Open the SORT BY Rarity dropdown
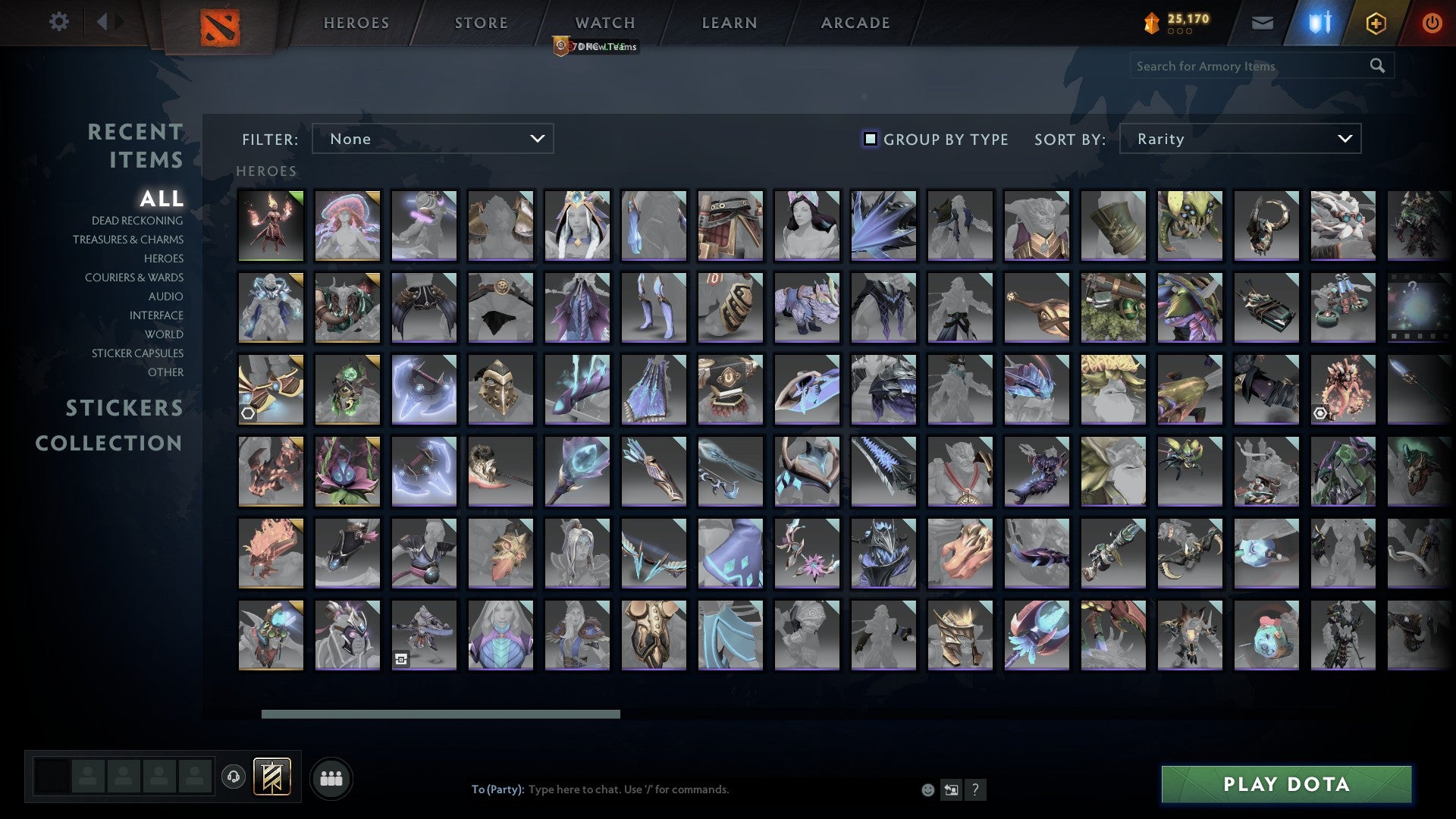Screen dimensions: 1456x819 click(1239, 139)
